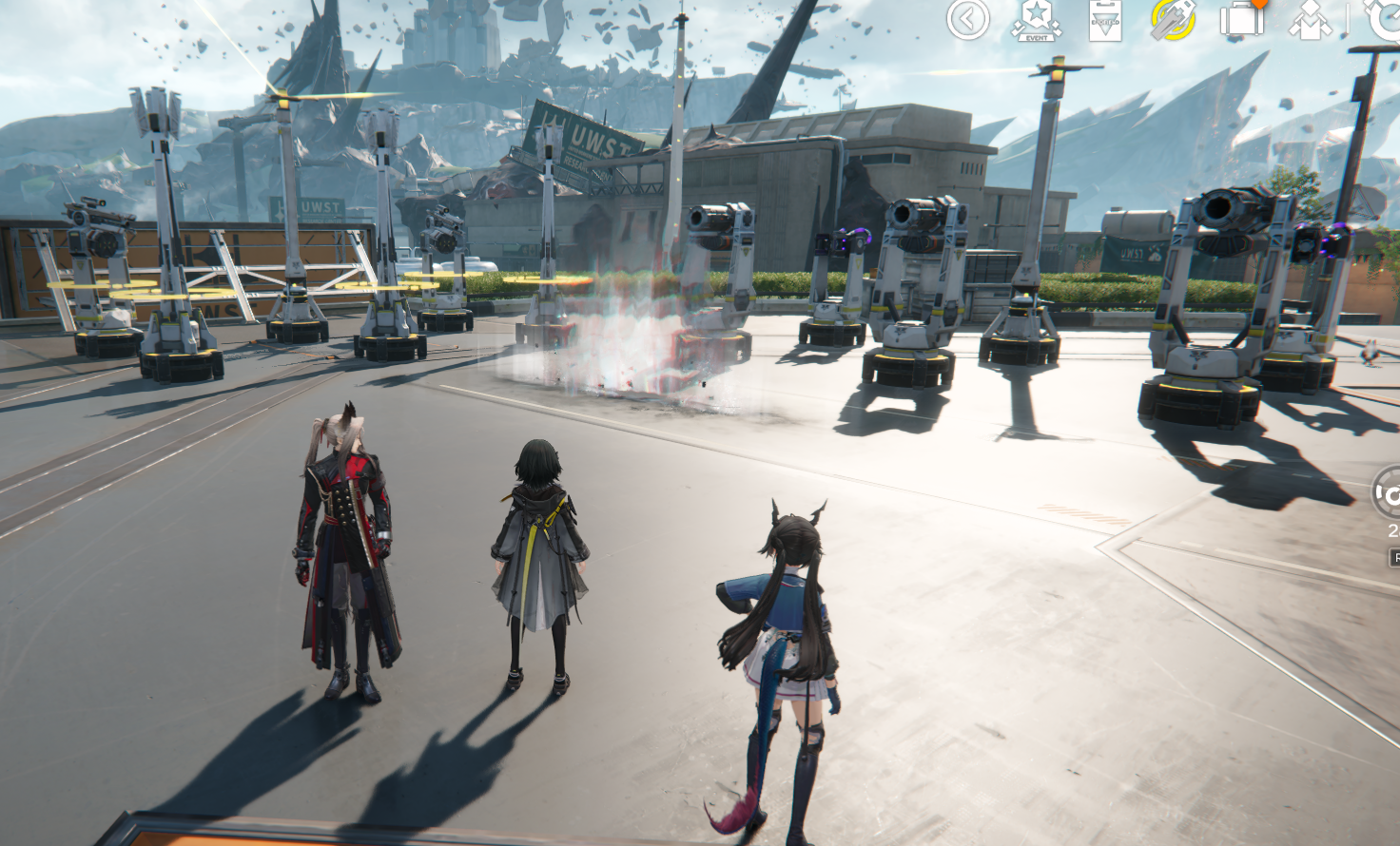Open the briefcase backpack icon
This screenshot has height=846, width=1400.
coord(1242,19)
